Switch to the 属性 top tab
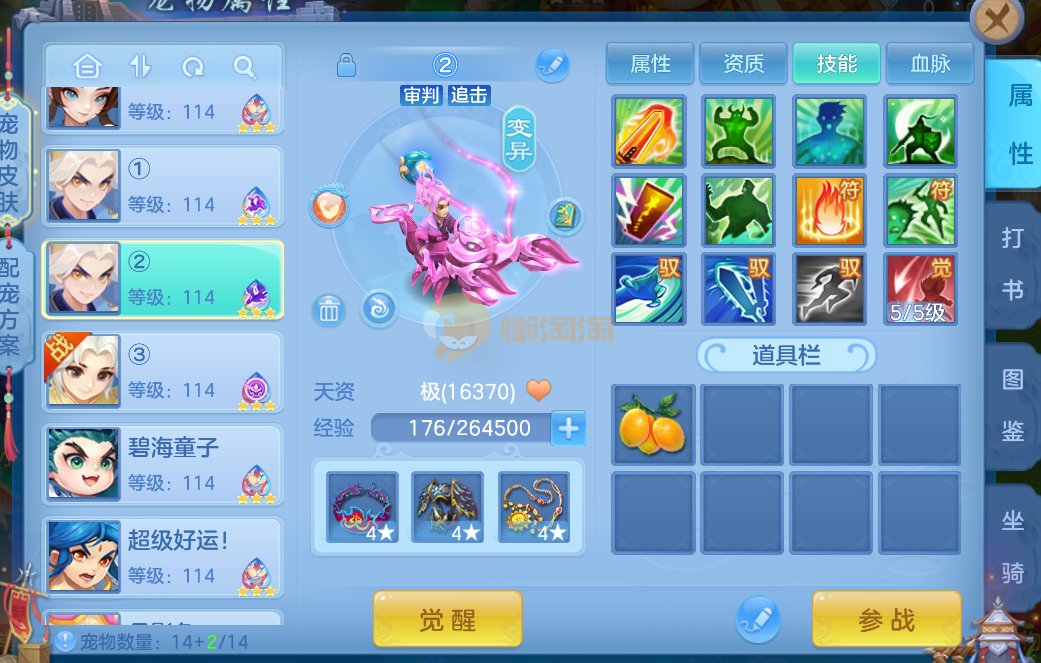The width and height of the screenshot is (1041, 663). [650, 64]
